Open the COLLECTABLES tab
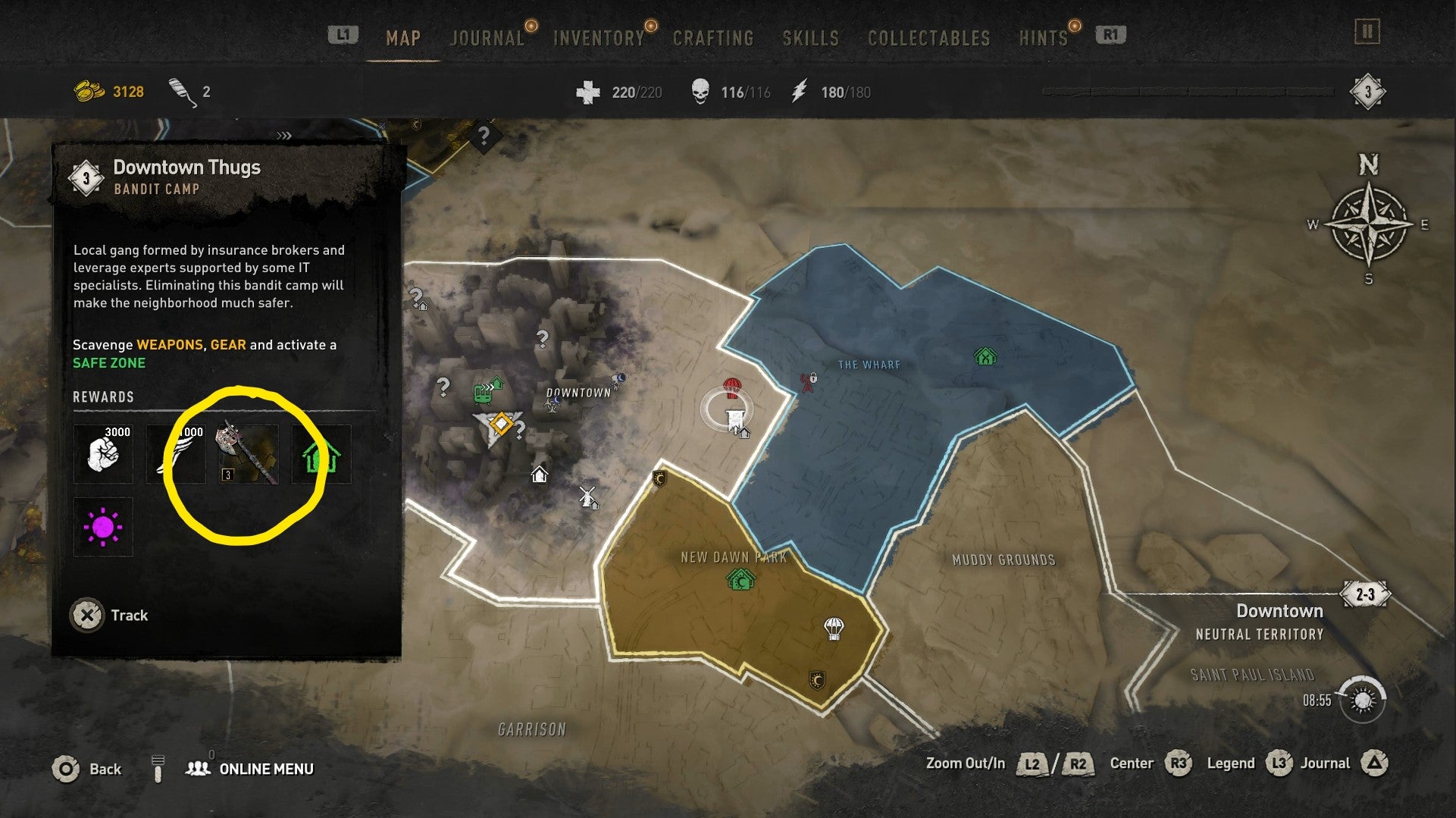 coord(930,37)
